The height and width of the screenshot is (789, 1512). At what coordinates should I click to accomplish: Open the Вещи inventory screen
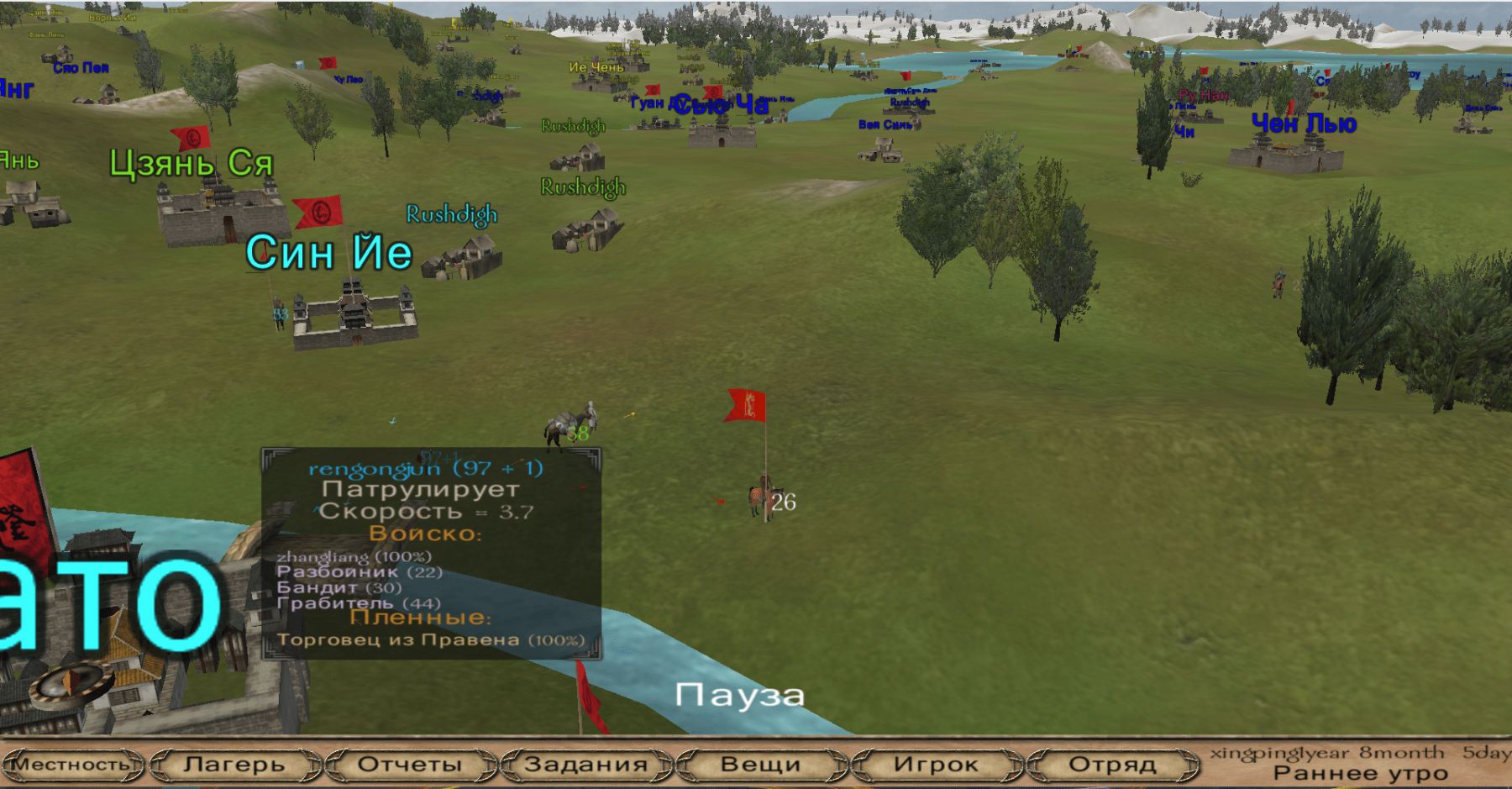(760, 765)
